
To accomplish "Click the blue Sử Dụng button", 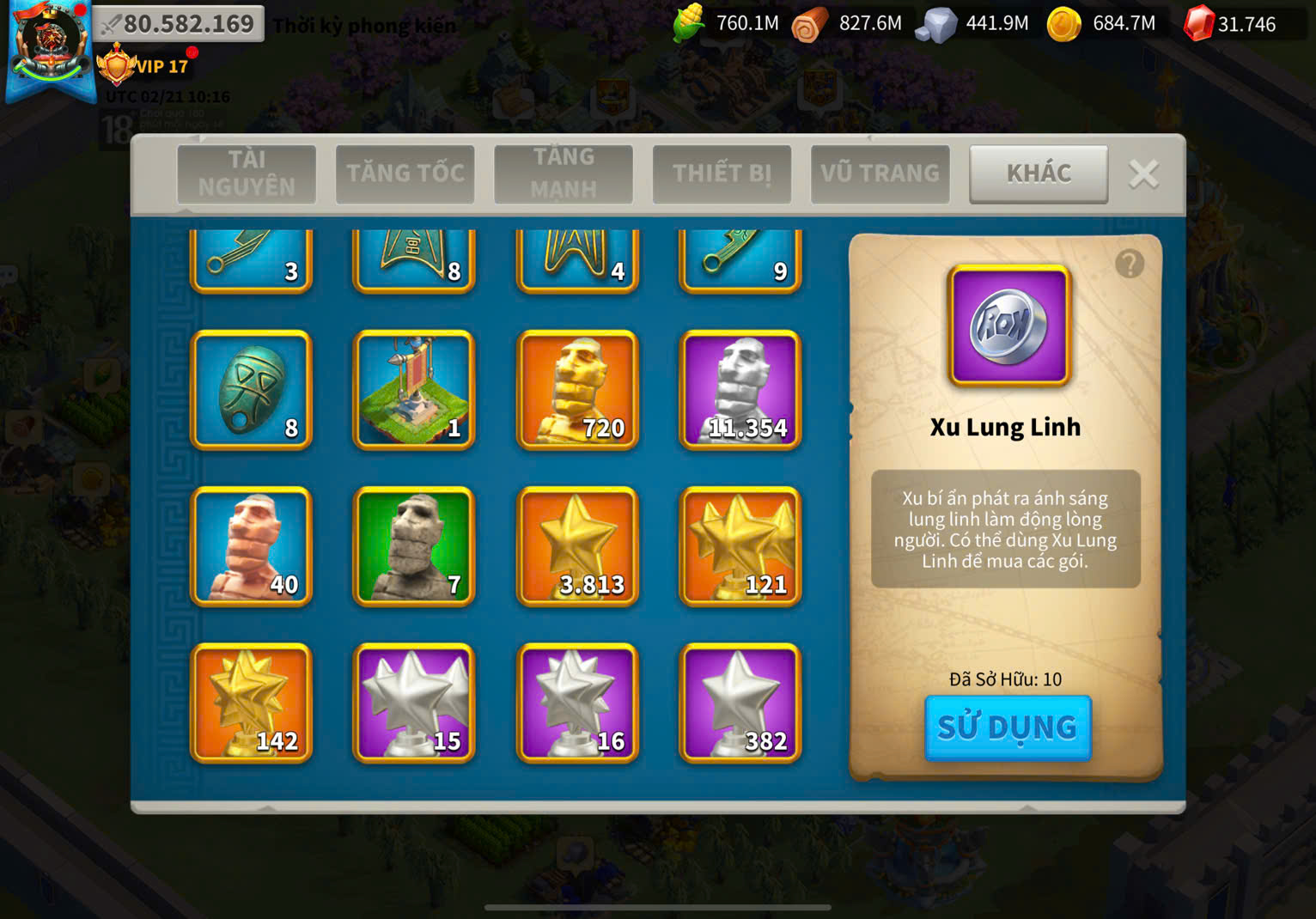I will click(x=1008, y=727).
